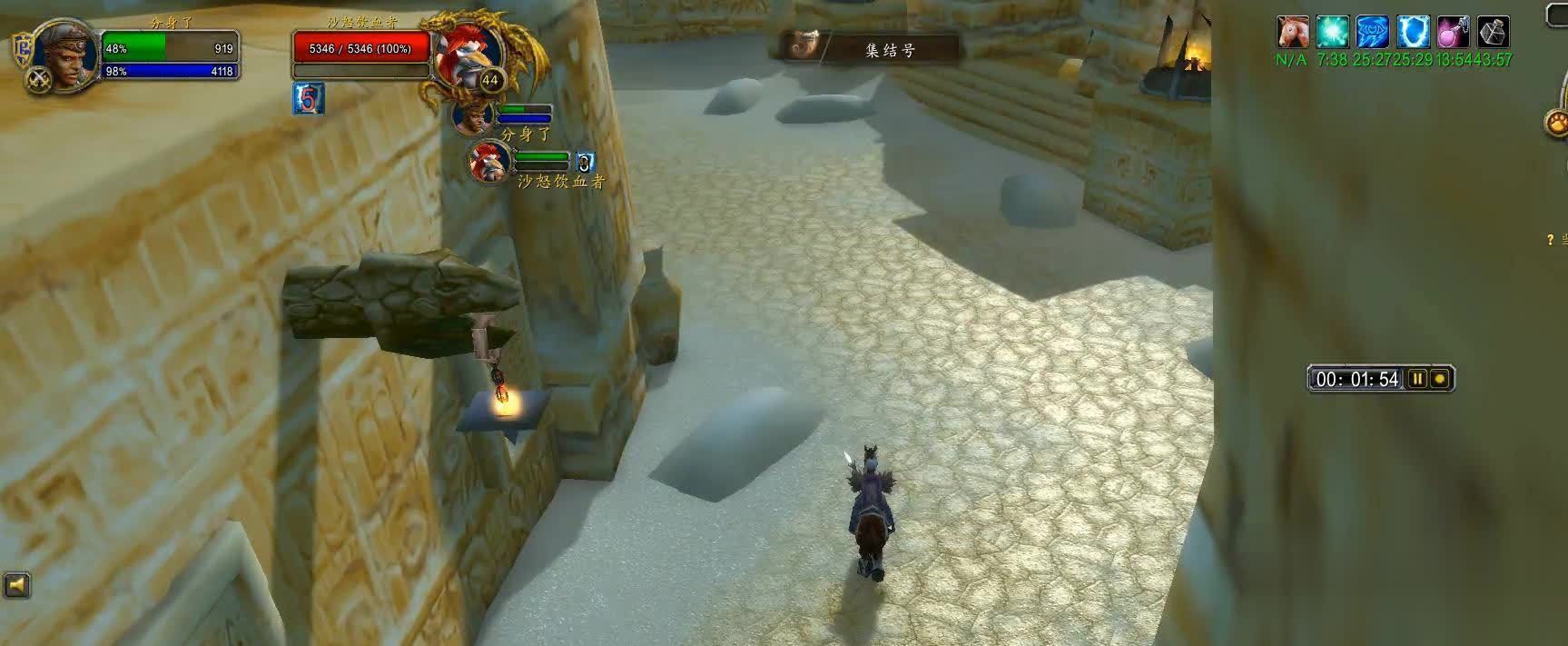
Task: Select the glowing blue shield buff icon
Action: [1413, 32]
